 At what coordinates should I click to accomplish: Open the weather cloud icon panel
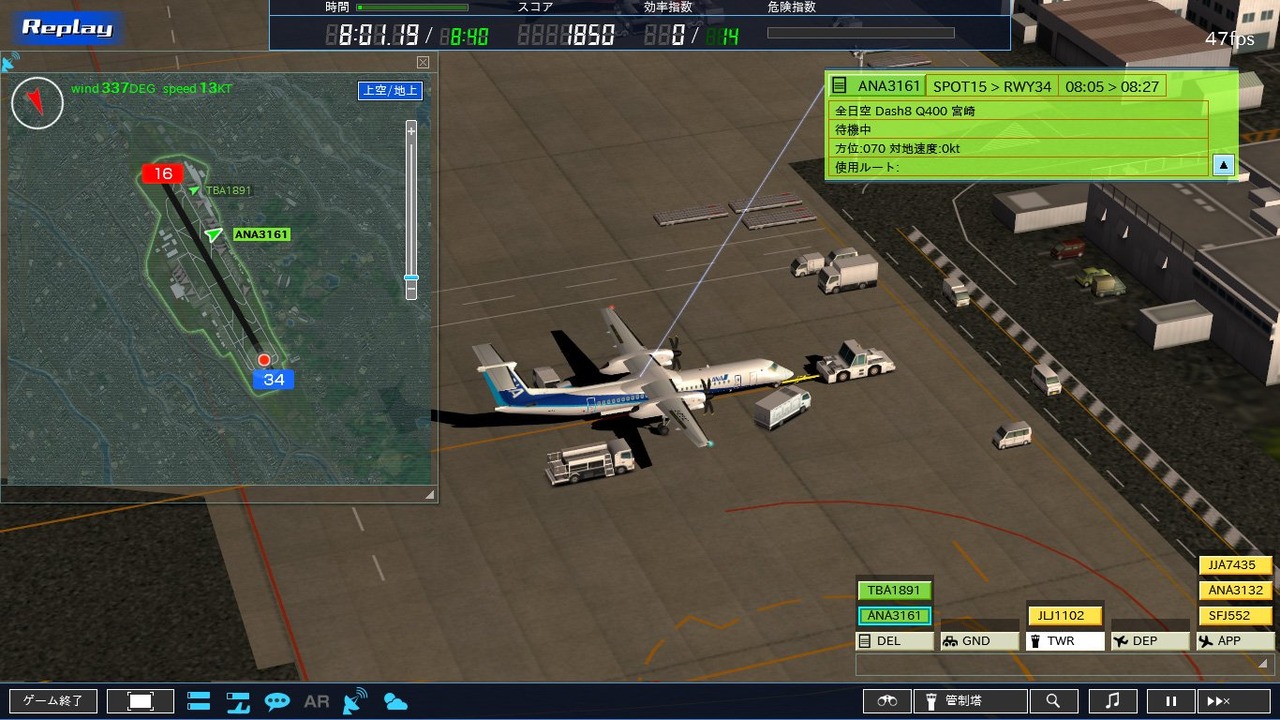pos(395,701)
